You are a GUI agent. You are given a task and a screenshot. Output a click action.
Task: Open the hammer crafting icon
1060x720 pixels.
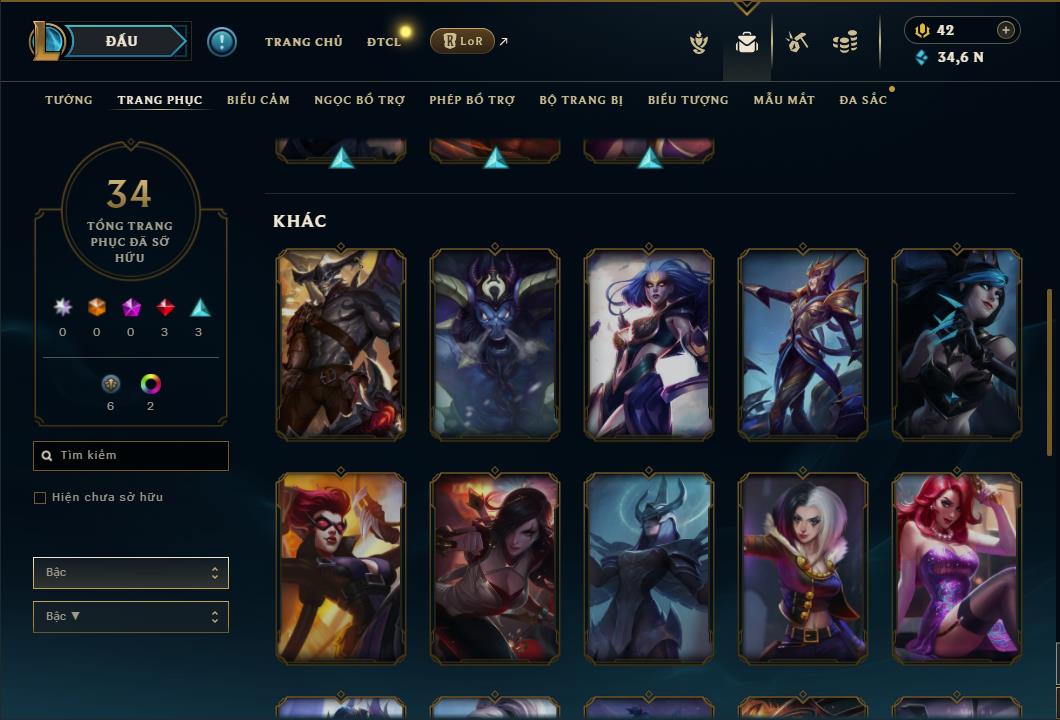797,42
